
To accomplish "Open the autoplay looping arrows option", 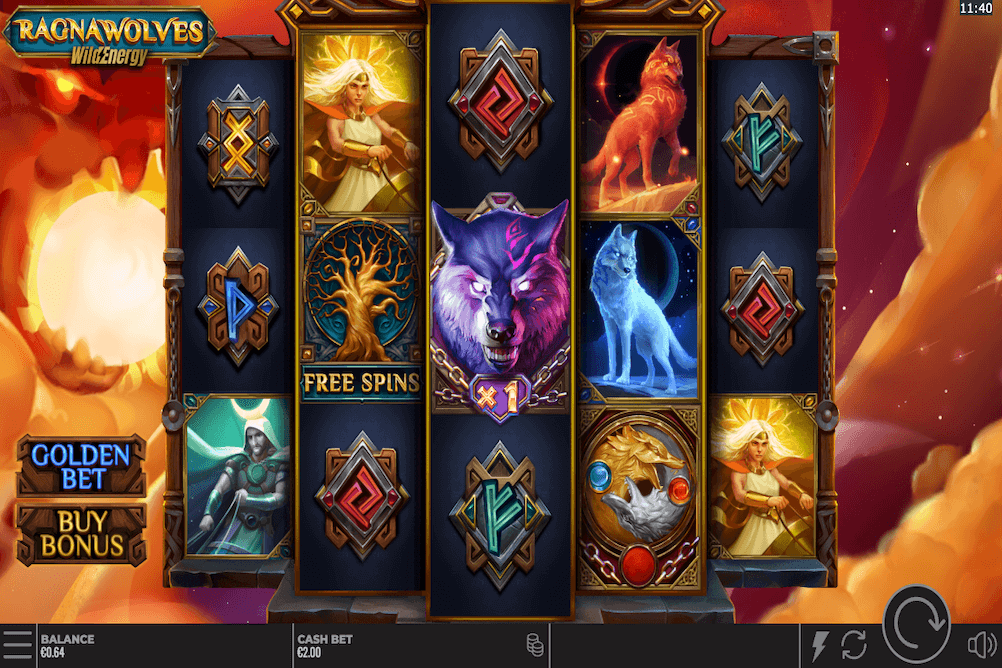I will point(853,646).
